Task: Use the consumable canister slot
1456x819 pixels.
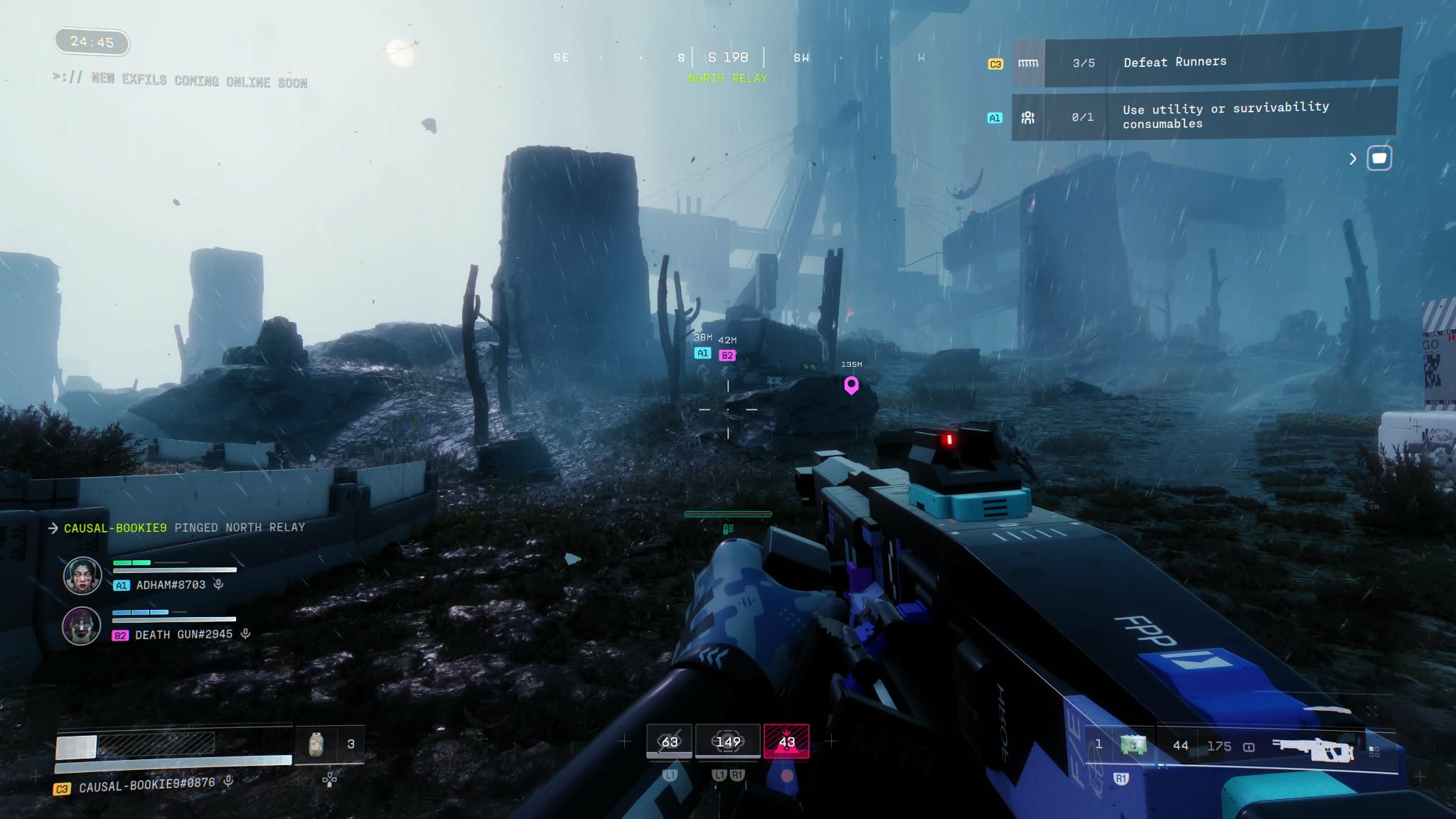Action: coord(316,744)
